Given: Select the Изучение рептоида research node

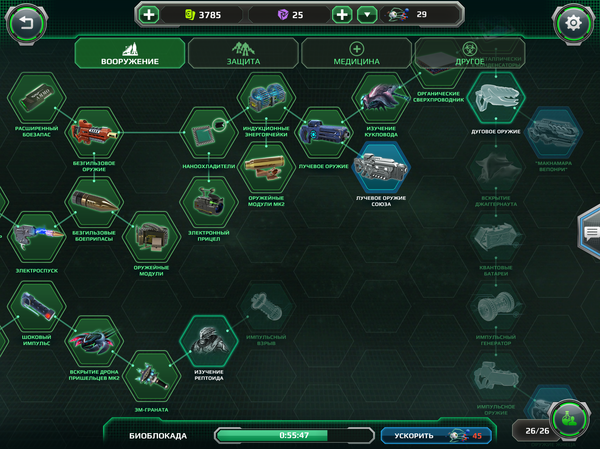Looking at the screenshot, I should pos(208,343).
